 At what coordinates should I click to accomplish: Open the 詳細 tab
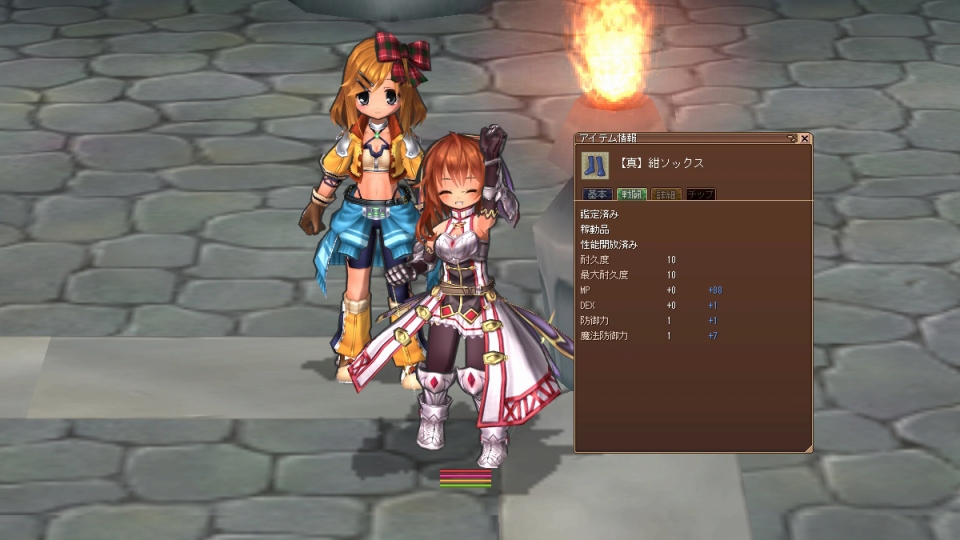[x=667, y=194]
